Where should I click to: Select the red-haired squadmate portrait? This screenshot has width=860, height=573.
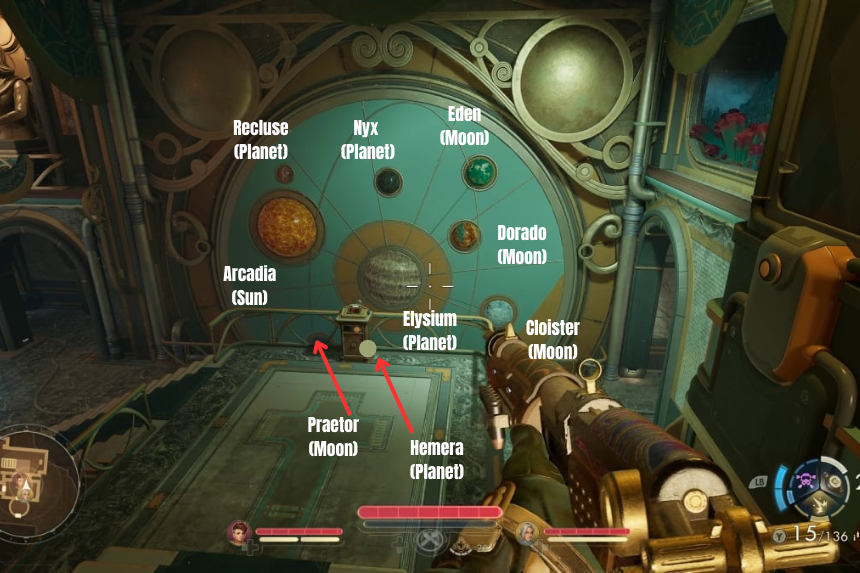click(x=239, y=531)
